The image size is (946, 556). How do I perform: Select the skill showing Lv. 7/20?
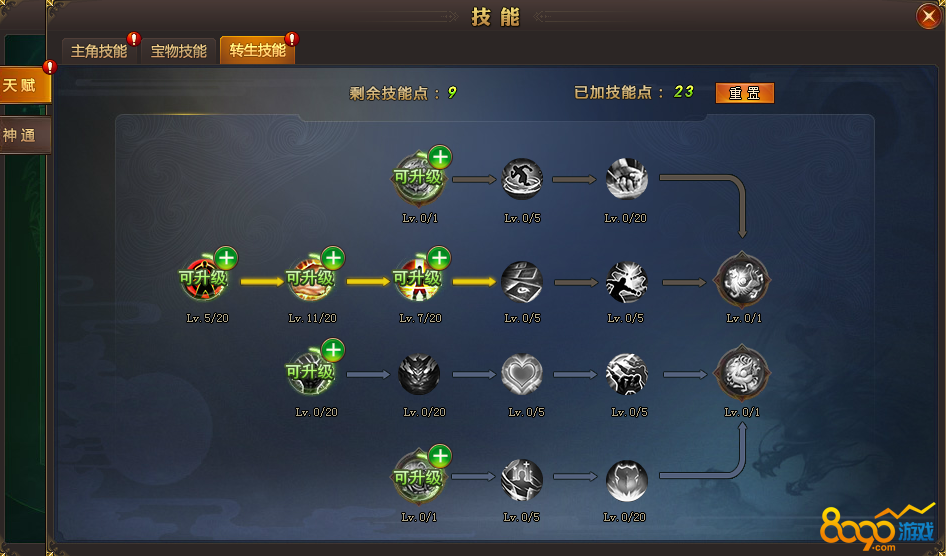pyautogui.click(x=417, y=281)
